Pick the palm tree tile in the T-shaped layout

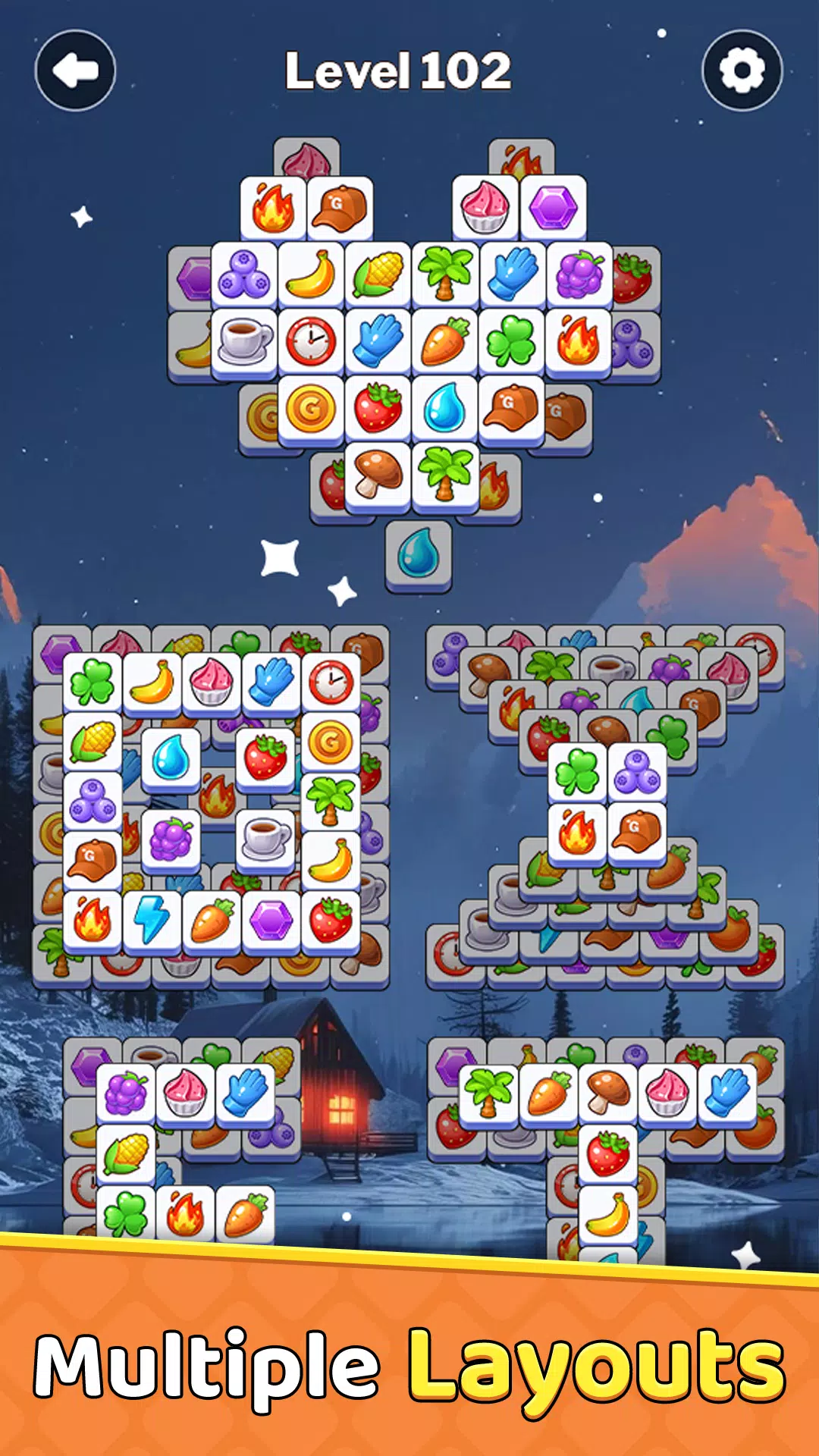coord(489,1092)
